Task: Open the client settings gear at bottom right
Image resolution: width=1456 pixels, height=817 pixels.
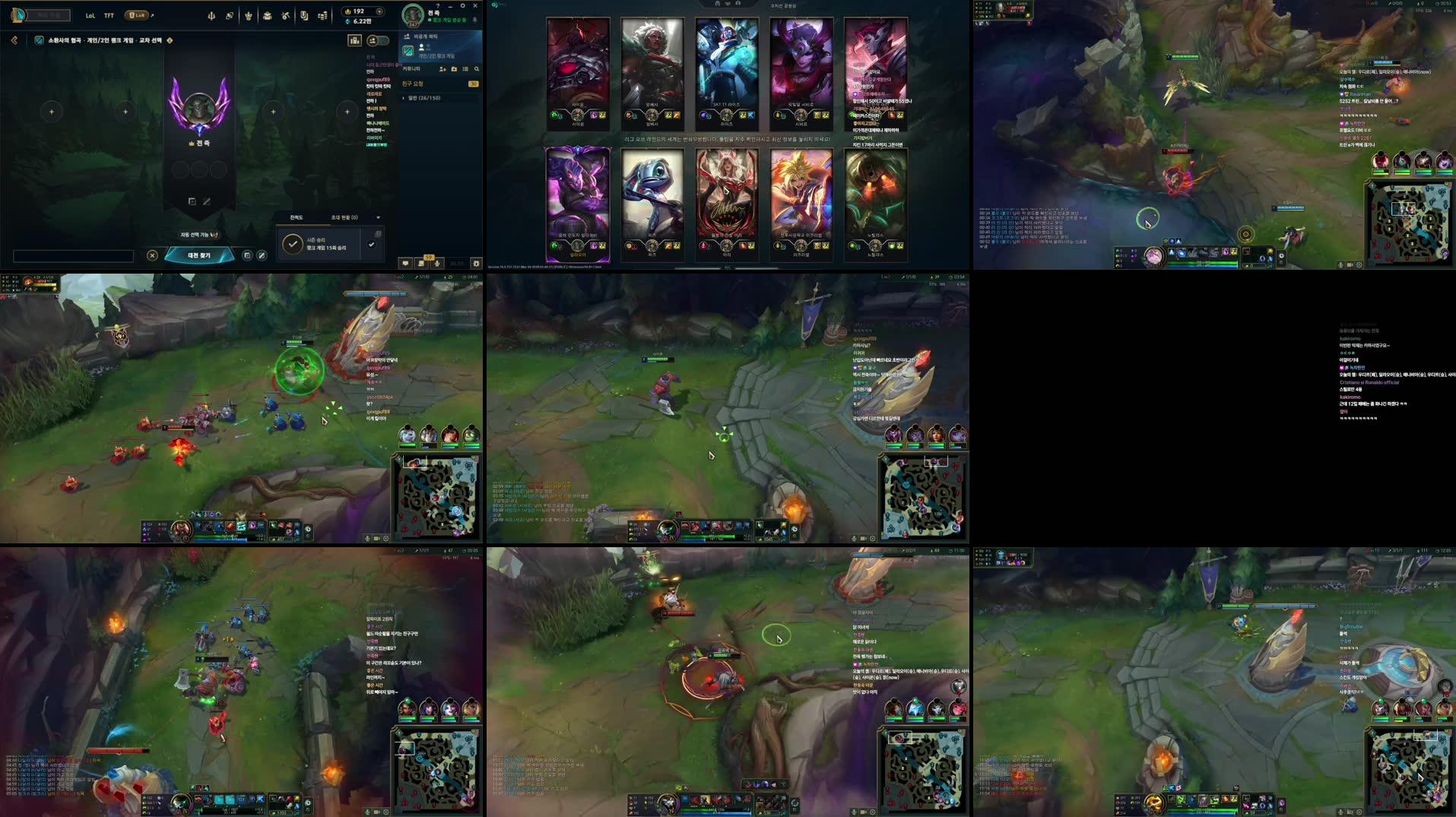Action: (476, 264)
